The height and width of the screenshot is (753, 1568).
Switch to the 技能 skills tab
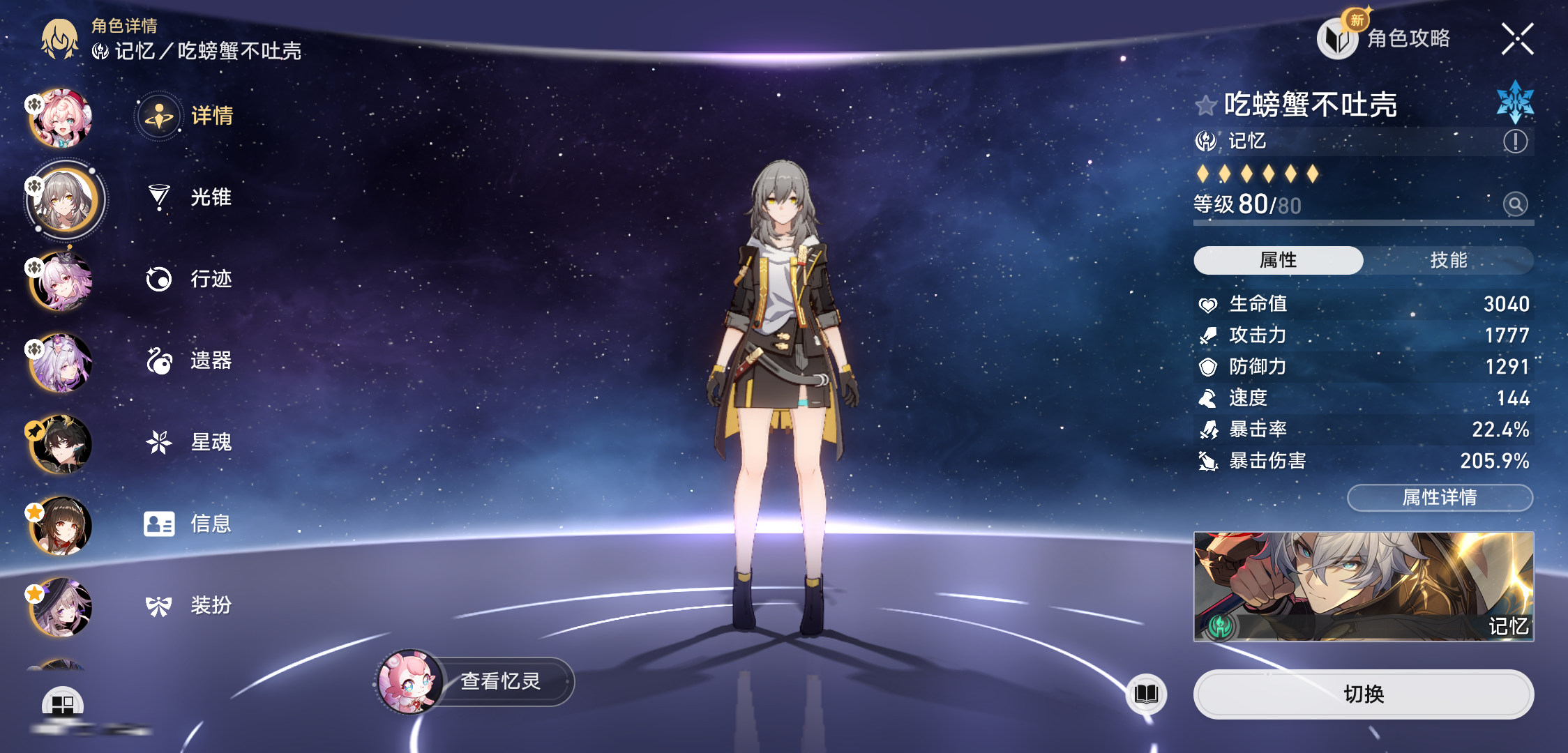click(1448, 260)
